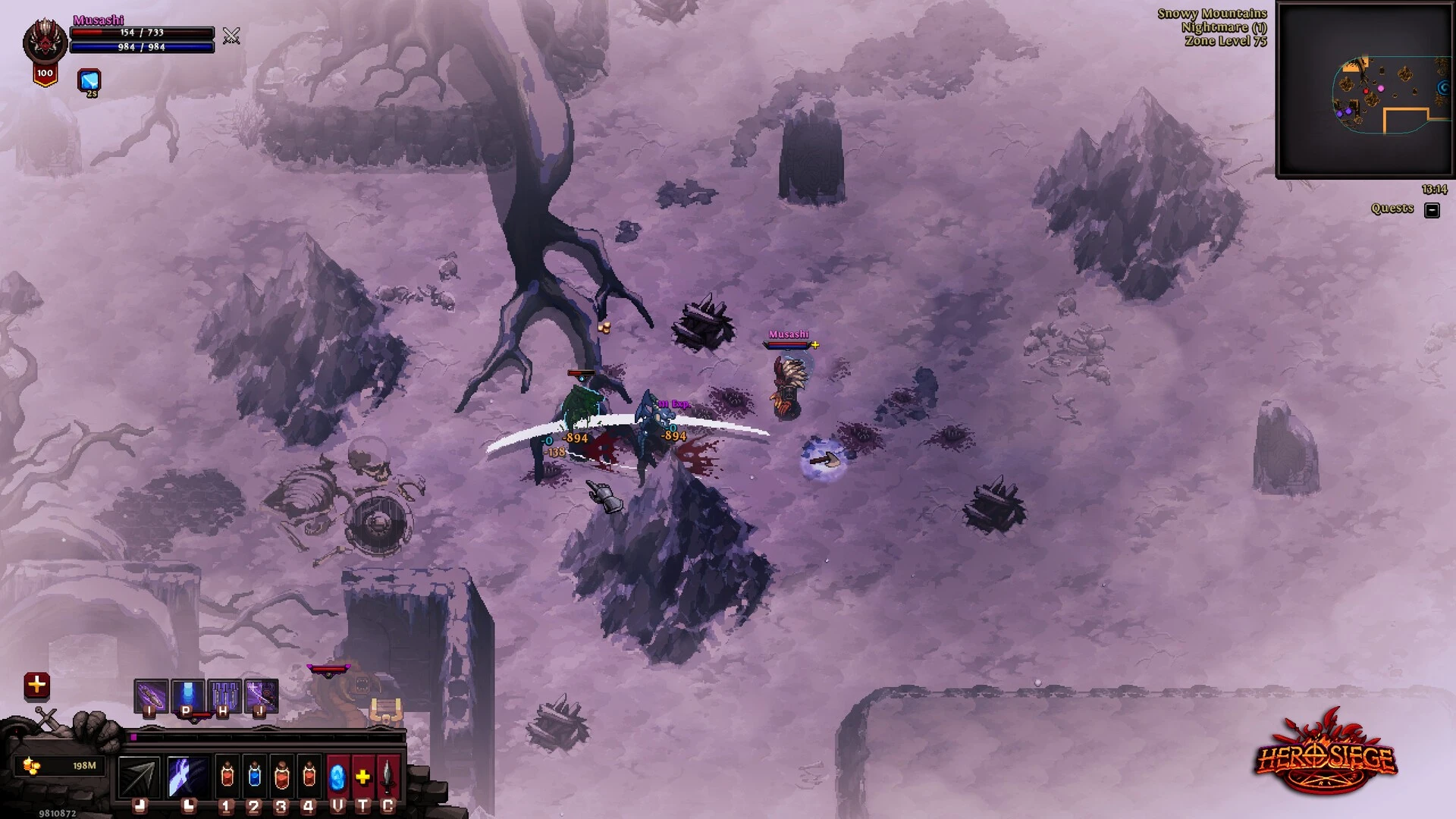Screen dimensions: 1456x819
Task: Drink the blue mana potion in slot 2
Action: (x=254, y=777)
